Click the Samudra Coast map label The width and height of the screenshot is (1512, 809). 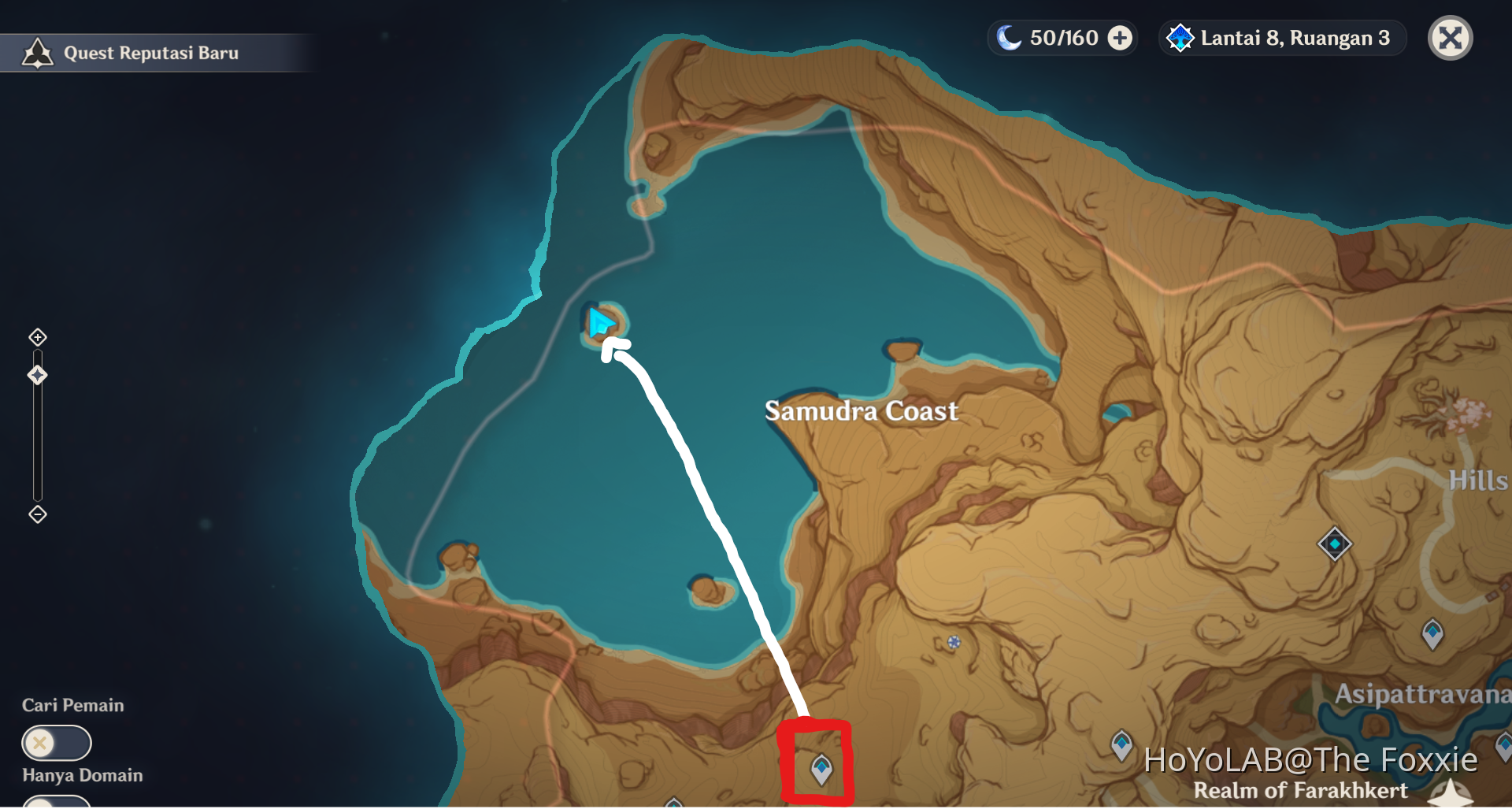(x=861, y=410)
